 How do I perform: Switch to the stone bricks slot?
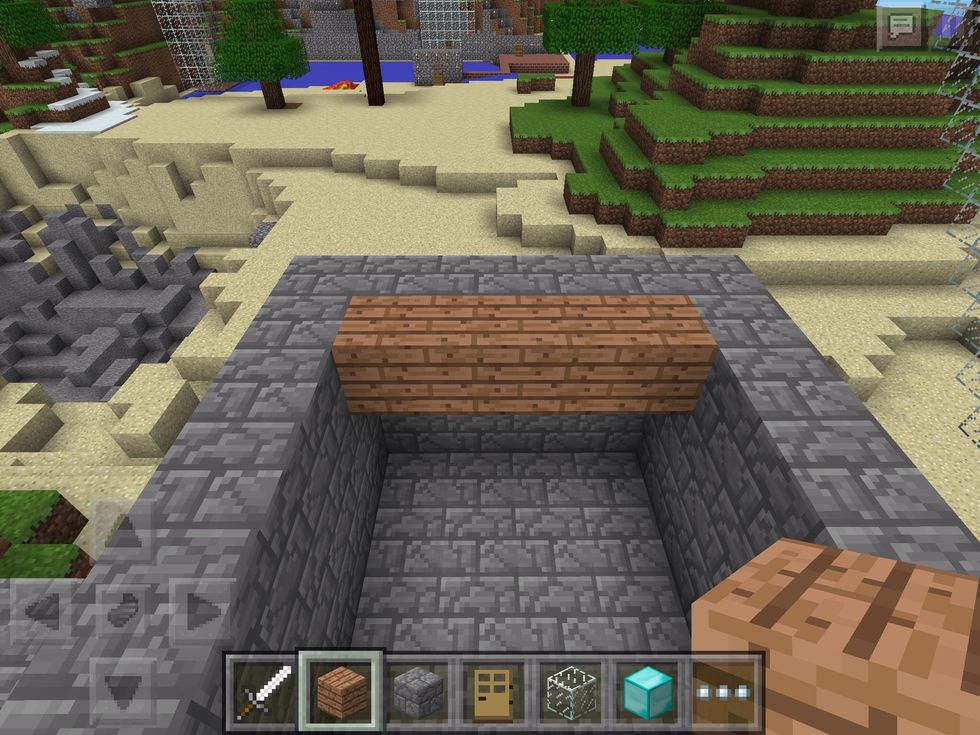pos(418,692)
